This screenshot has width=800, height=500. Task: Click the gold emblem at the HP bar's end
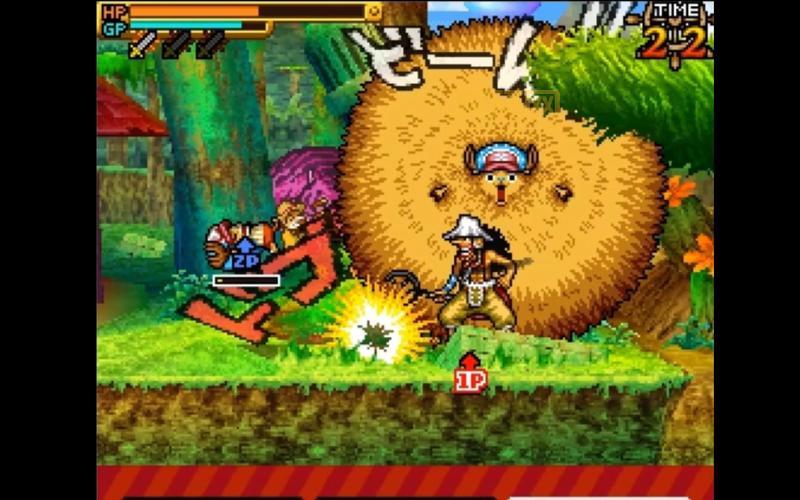point(373,11)
